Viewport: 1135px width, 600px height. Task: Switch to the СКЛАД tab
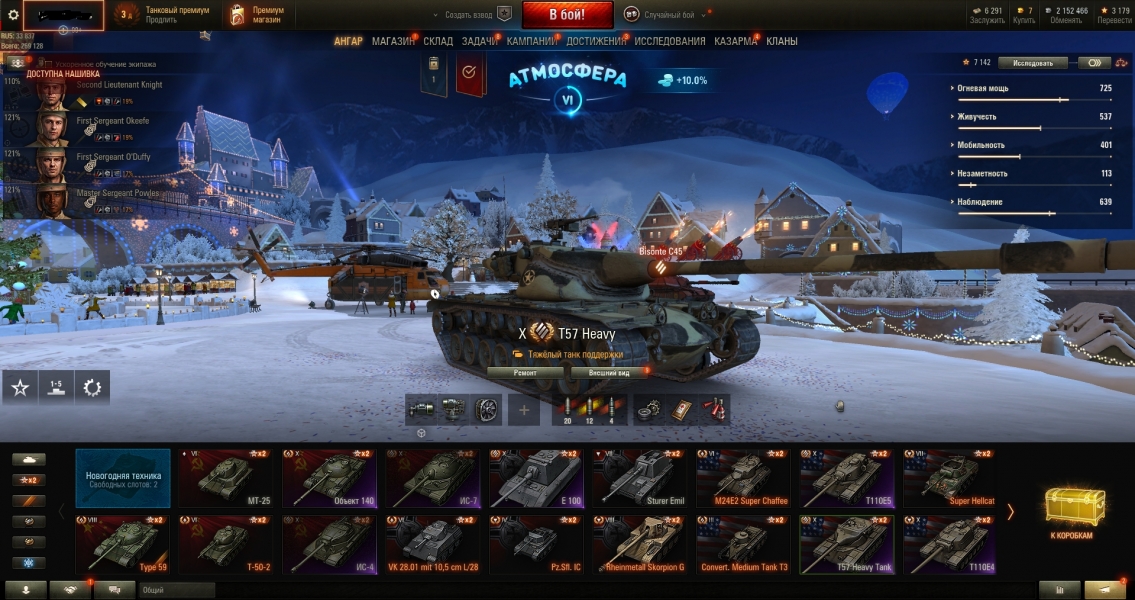pos(438,42)
